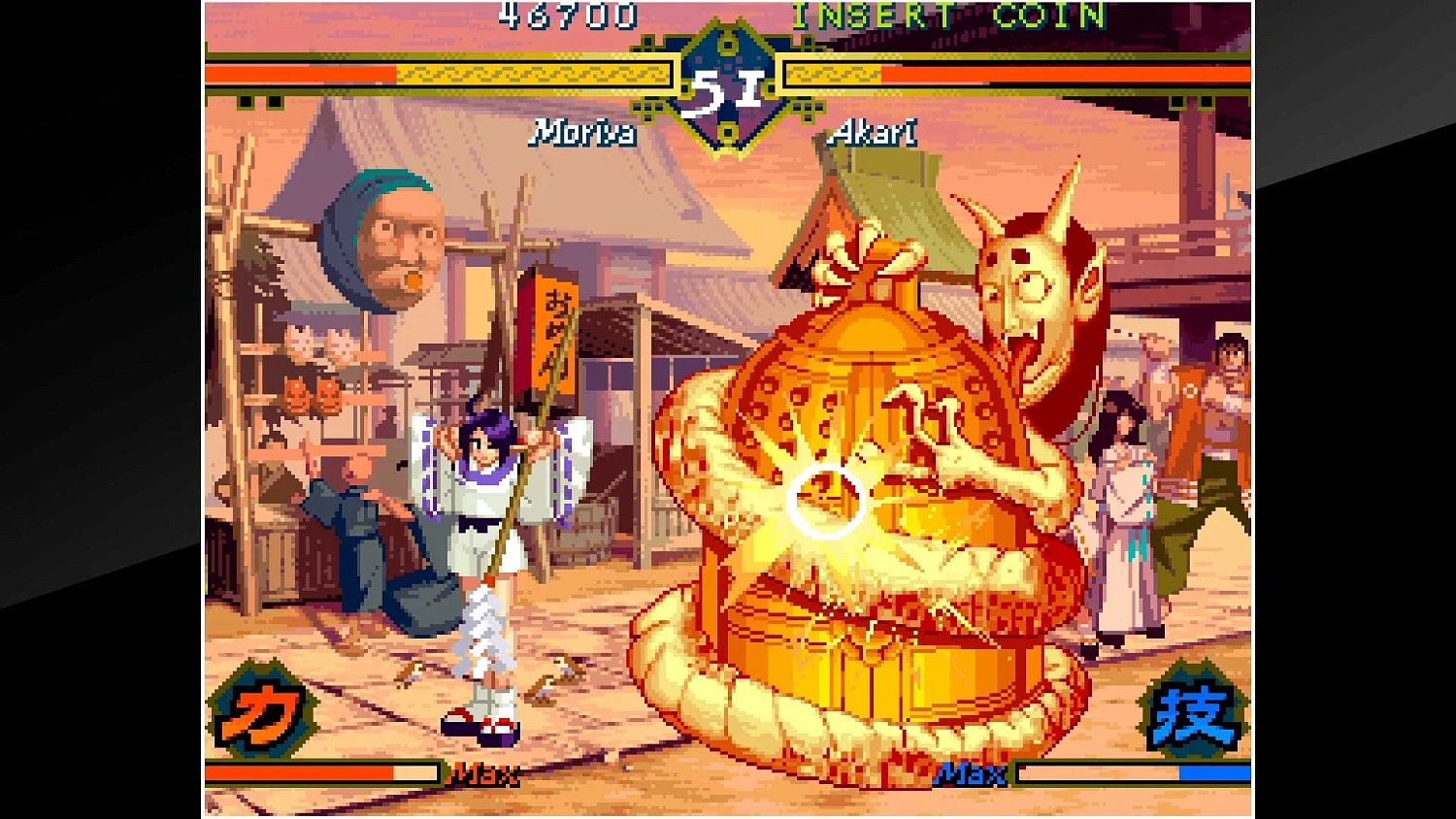
Task: Expand the Akari name label
Action: [x=872, y=134]
